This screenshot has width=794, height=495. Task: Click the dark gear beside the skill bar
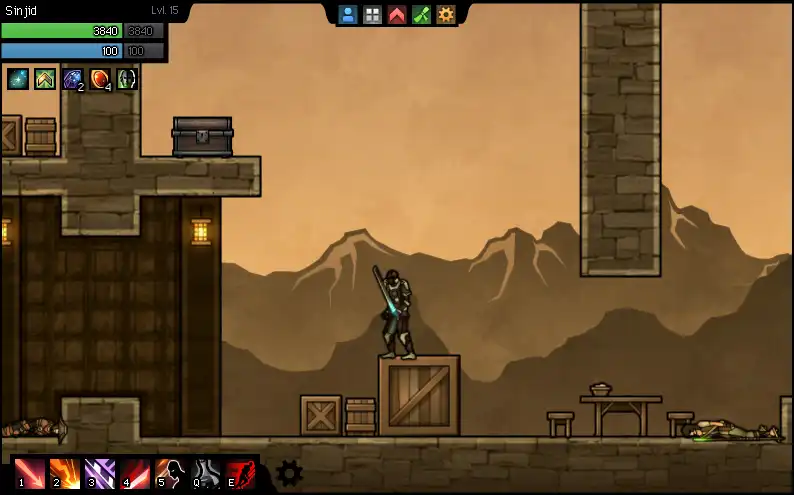click(x=289, y=473)
